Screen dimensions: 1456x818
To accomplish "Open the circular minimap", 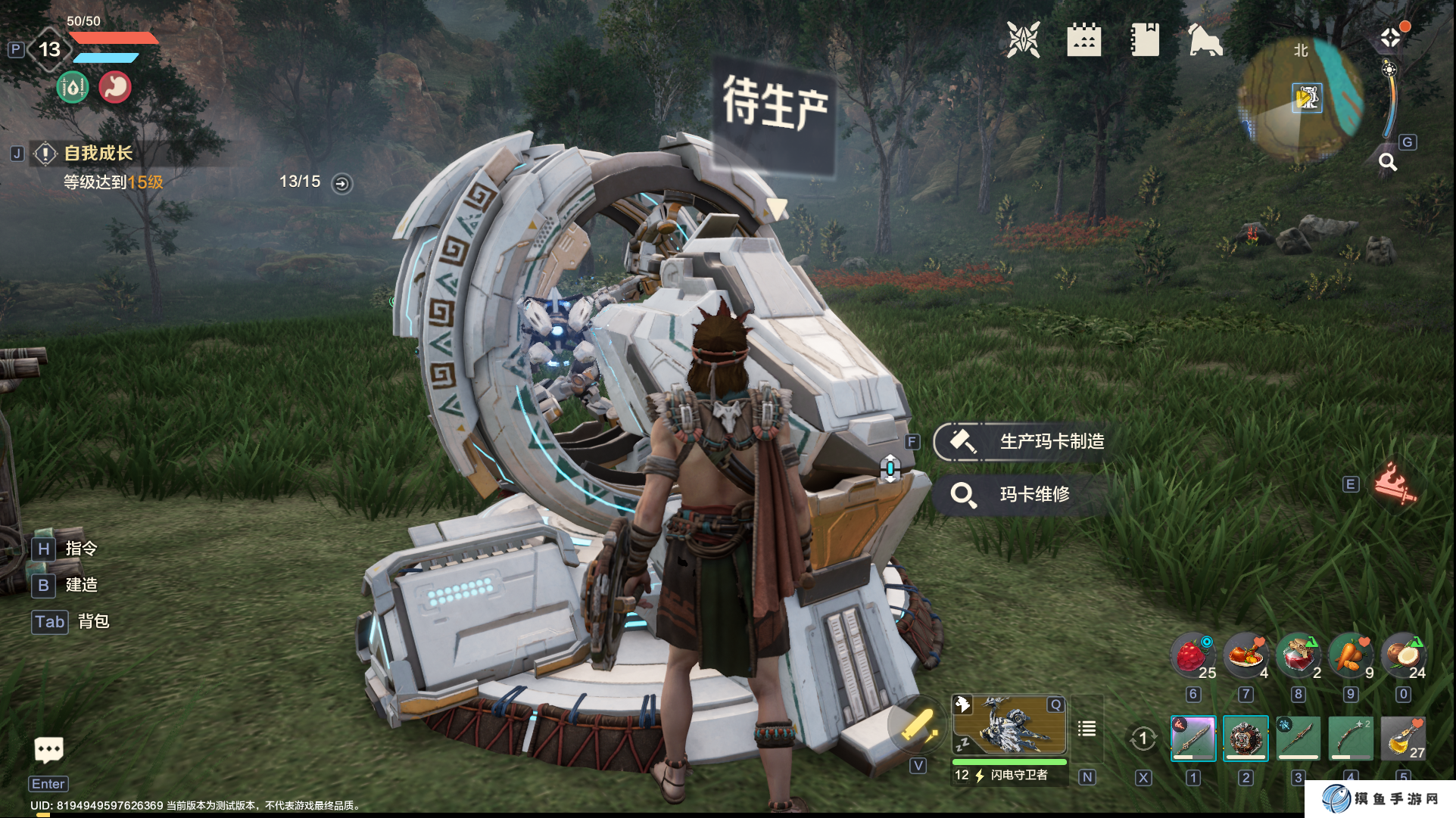I will pos(1301,98).
